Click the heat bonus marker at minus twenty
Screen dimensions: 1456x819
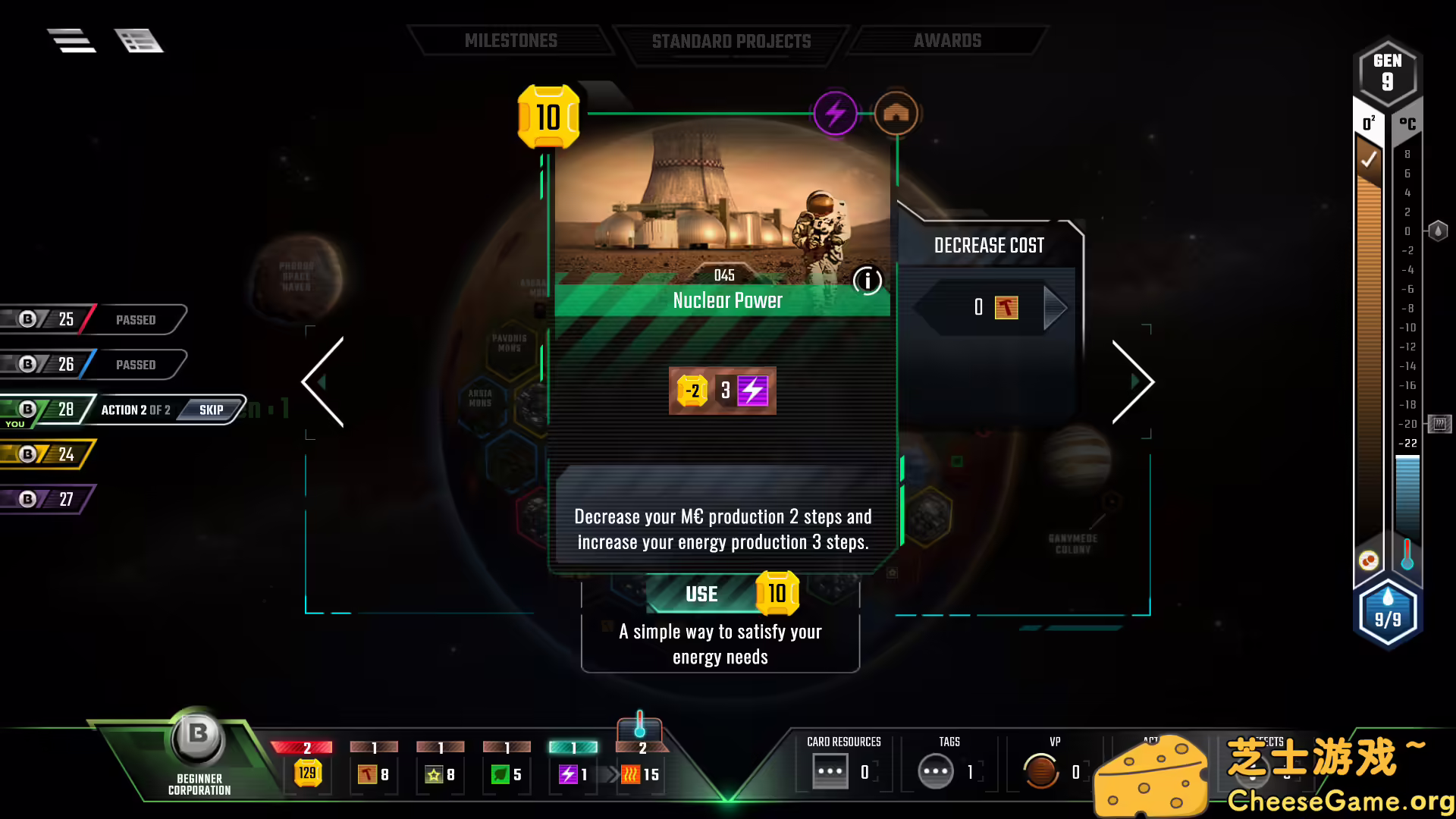[x=1440, y=425]
